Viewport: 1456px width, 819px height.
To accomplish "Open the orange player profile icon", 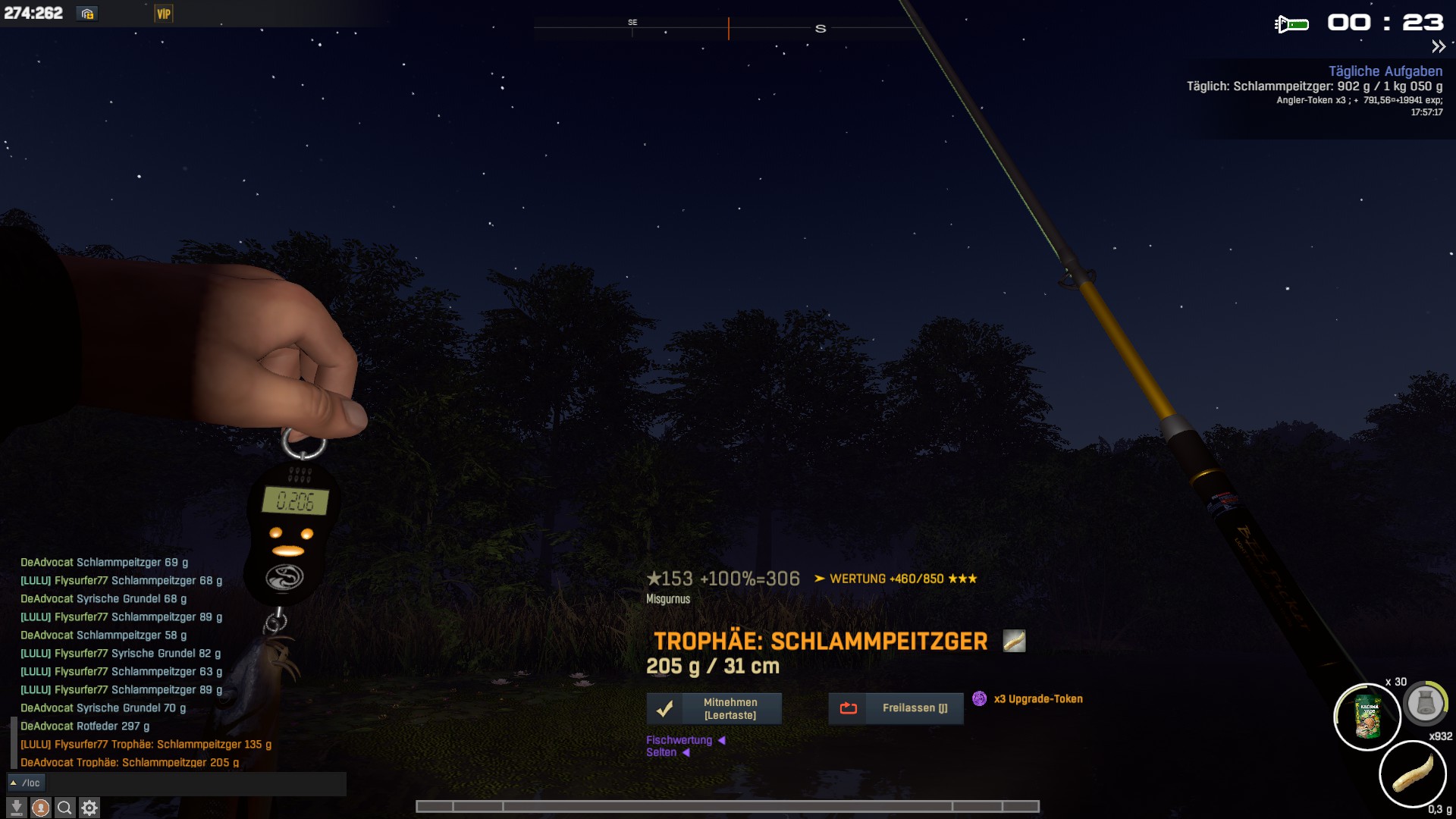I will coord(41,808).
